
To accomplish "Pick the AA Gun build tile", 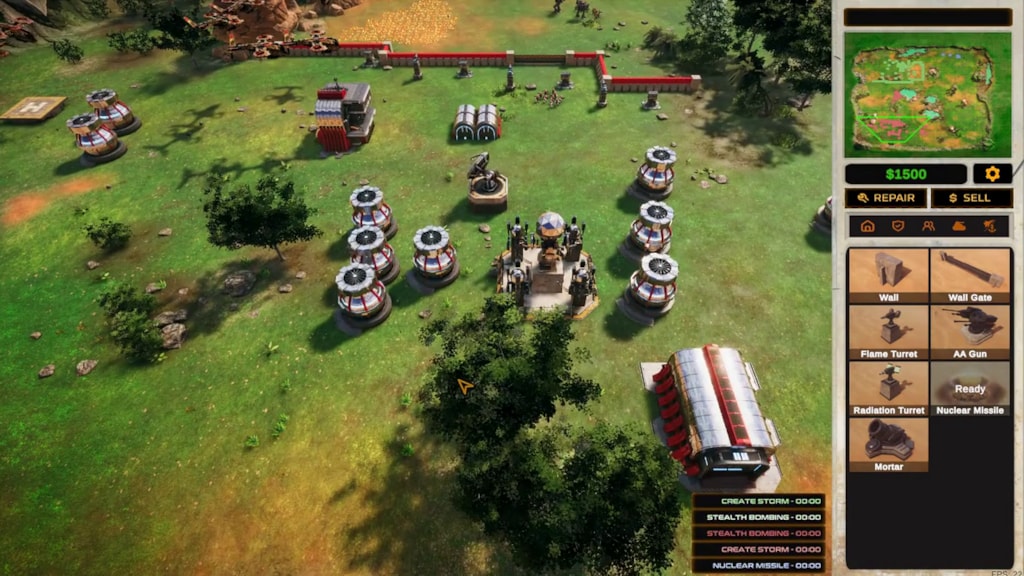I will coord(969,331).
